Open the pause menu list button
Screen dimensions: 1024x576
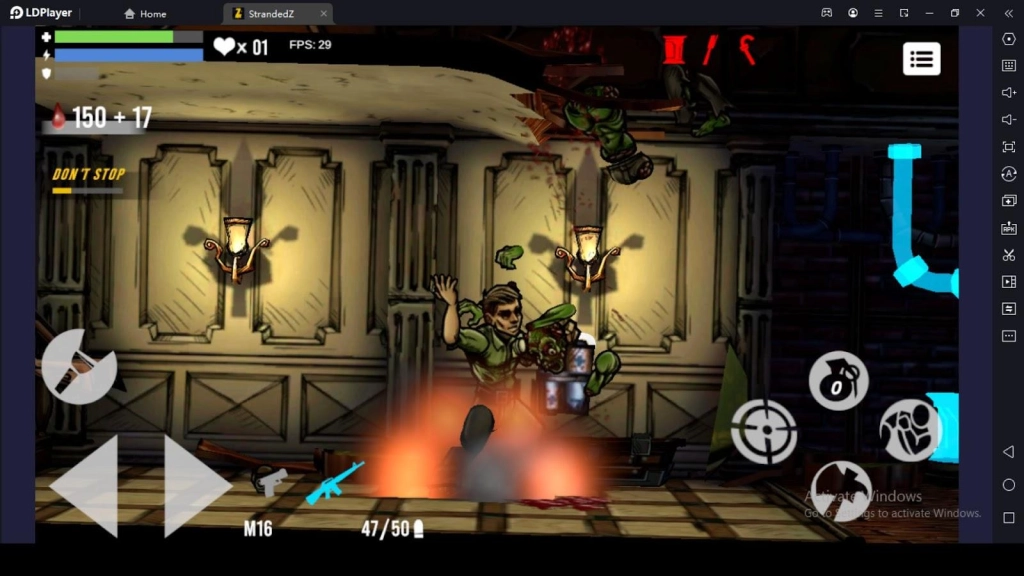point(921,59)
